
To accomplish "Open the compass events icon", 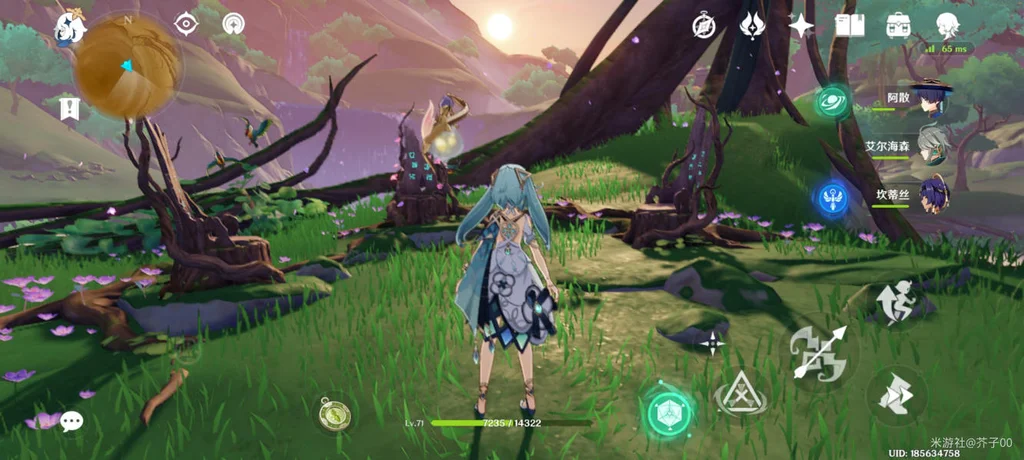I will (x=704, y=26).
